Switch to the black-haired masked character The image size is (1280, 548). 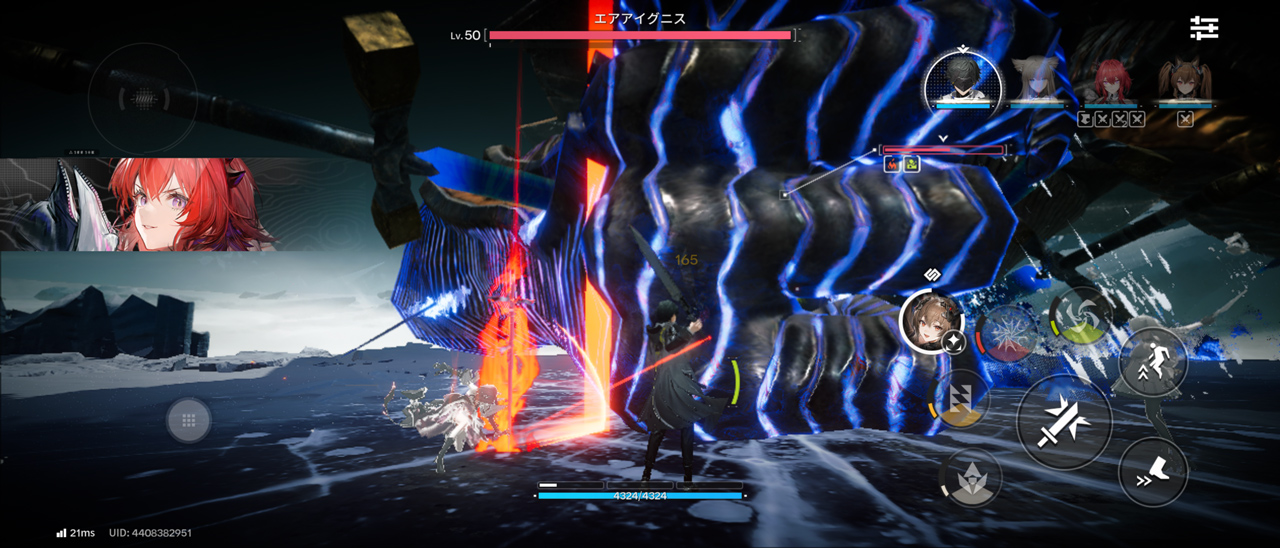click(962, 78)
